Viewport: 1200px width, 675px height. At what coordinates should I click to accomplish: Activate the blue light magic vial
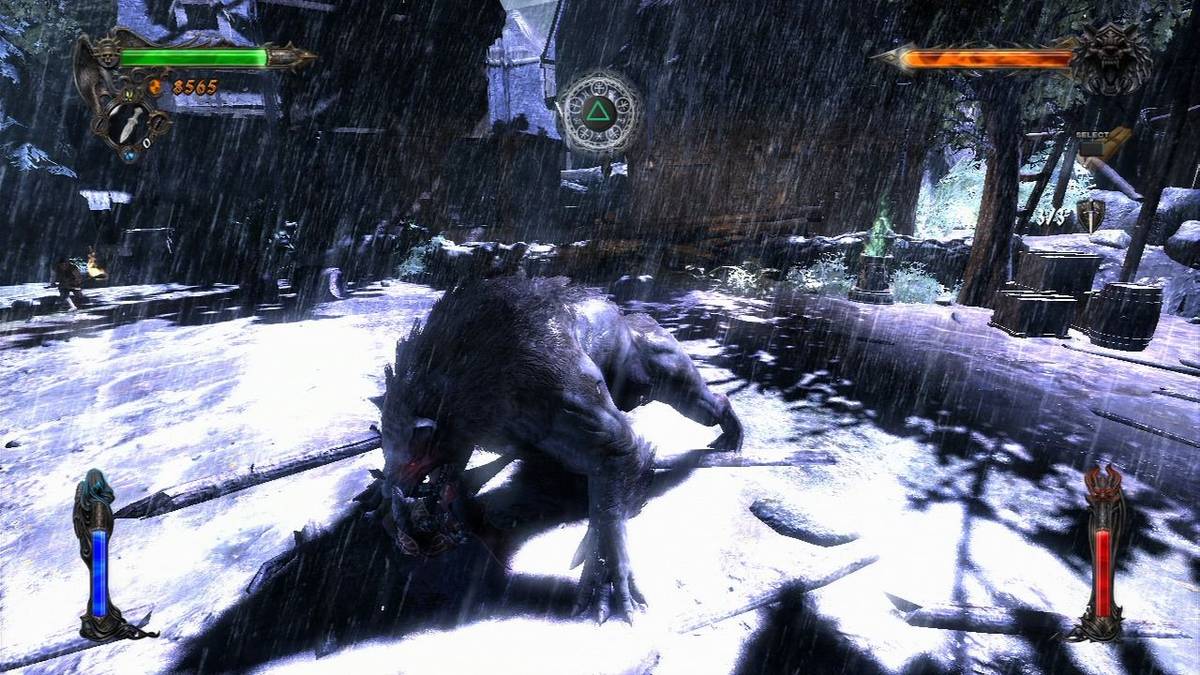[99, 572]
